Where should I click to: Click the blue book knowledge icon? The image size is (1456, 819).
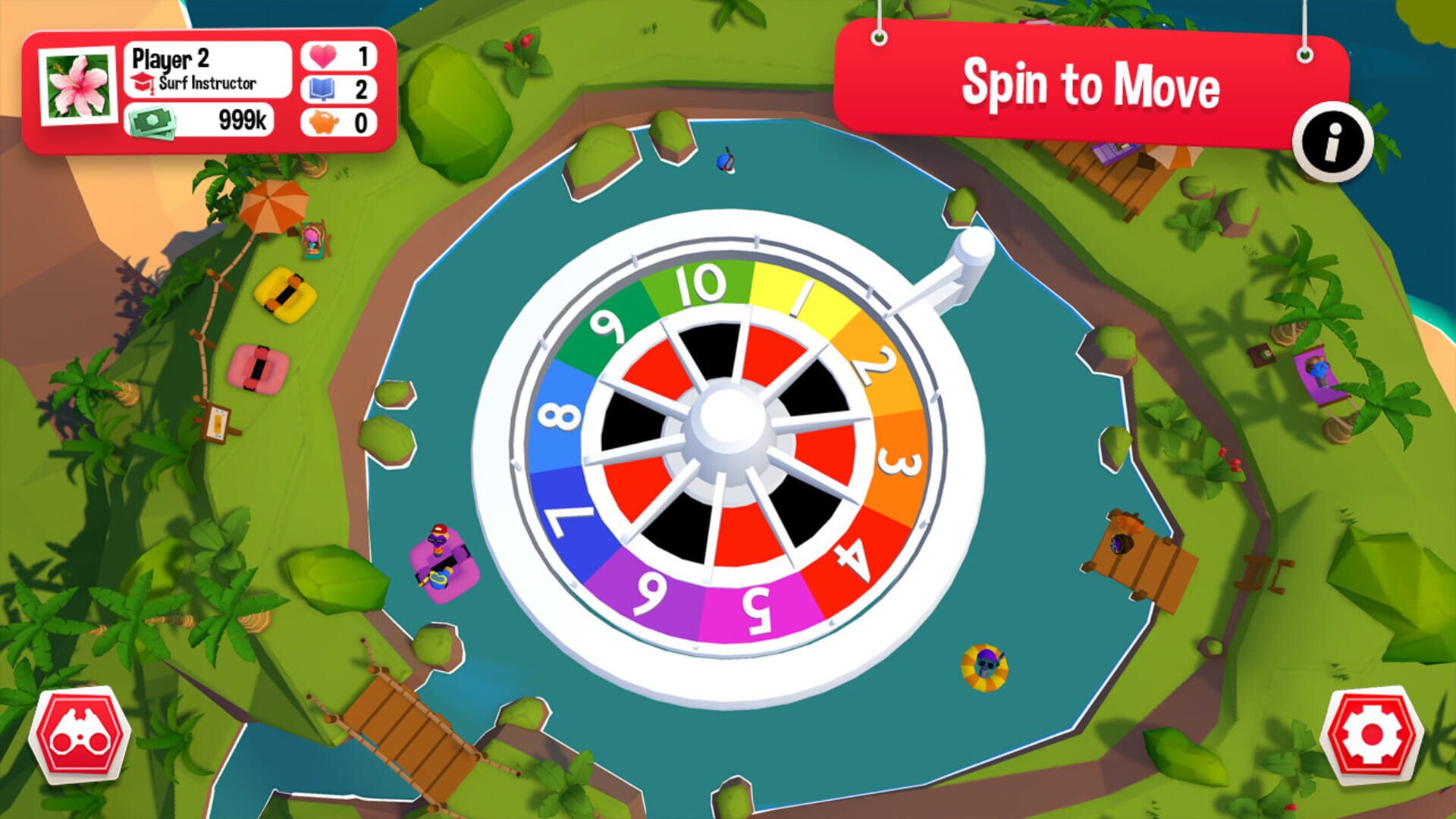[x=325, y=89]
